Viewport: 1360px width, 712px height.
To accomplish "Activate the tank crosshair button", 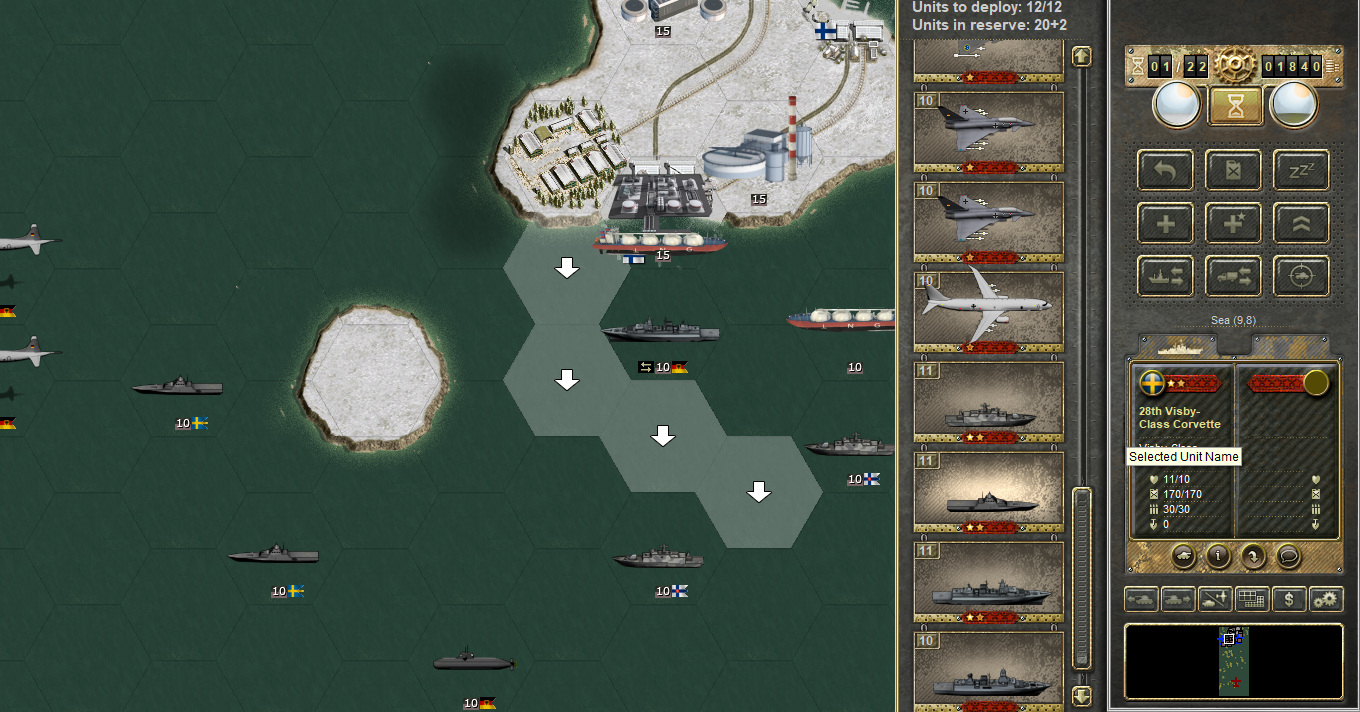I will pyautogui.click(x=1300, y=276).
